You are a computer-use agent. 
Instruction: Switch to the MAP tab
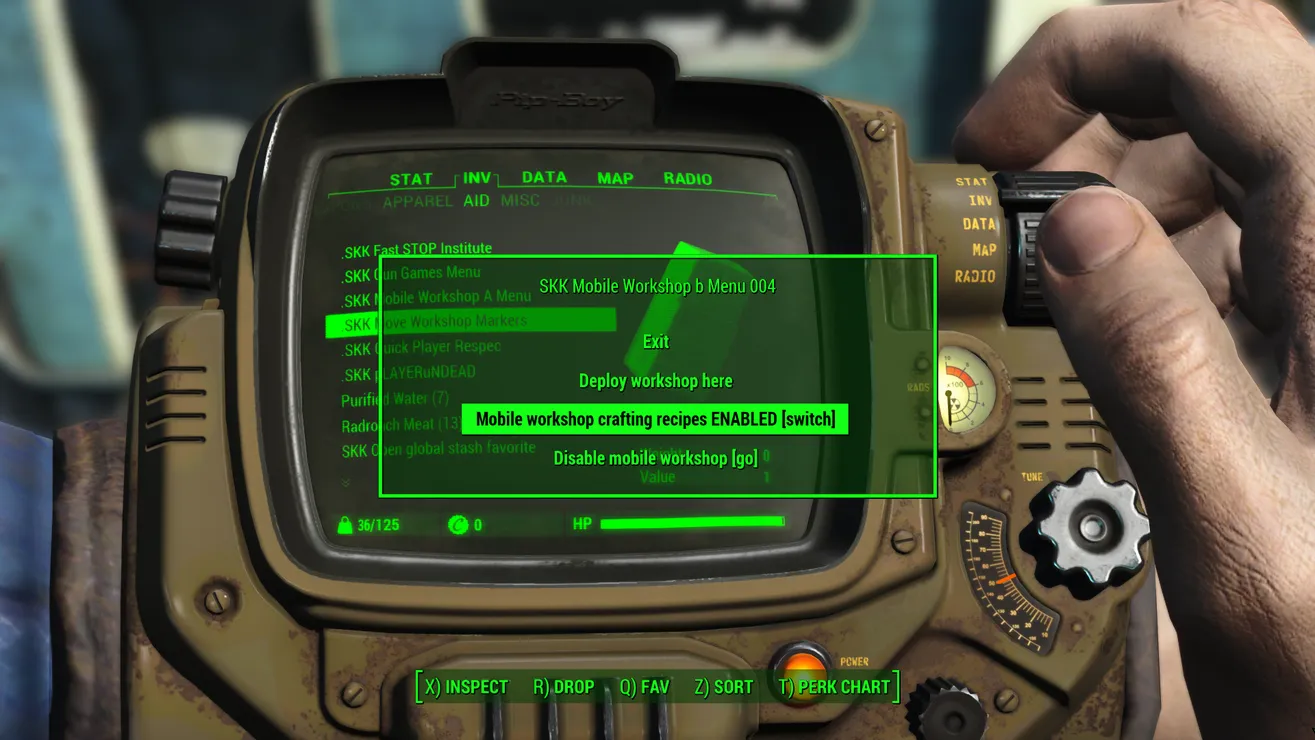point(615,178)
